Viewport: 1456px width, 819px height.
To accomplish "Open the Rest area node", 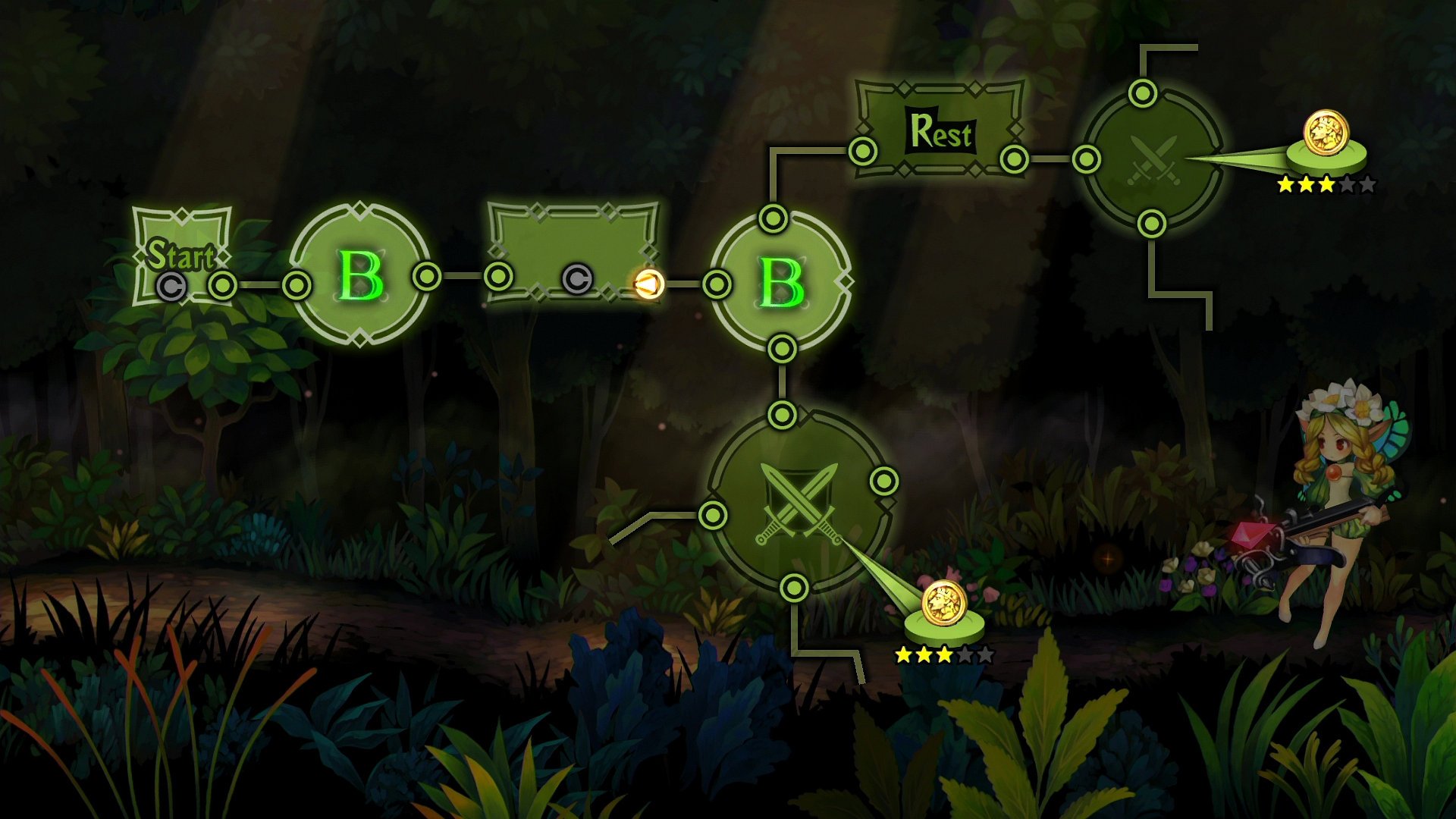I will 940,131.
